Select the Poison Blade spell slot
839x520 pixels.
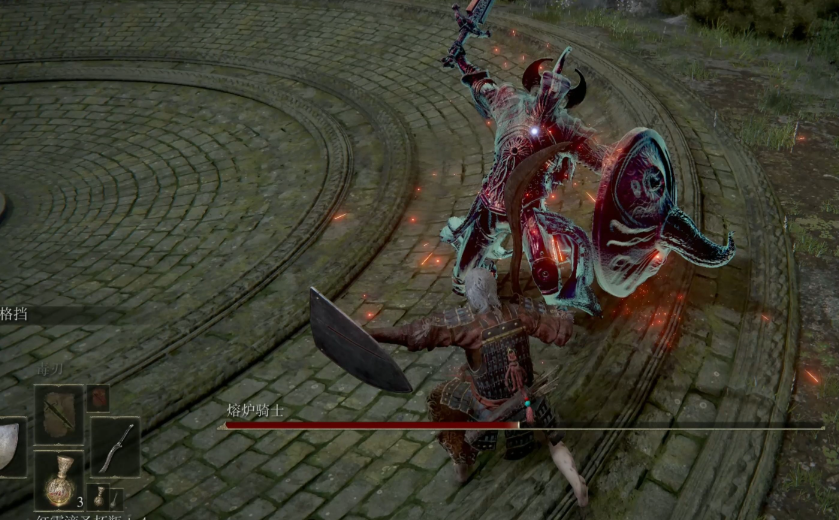pos(59,412)
